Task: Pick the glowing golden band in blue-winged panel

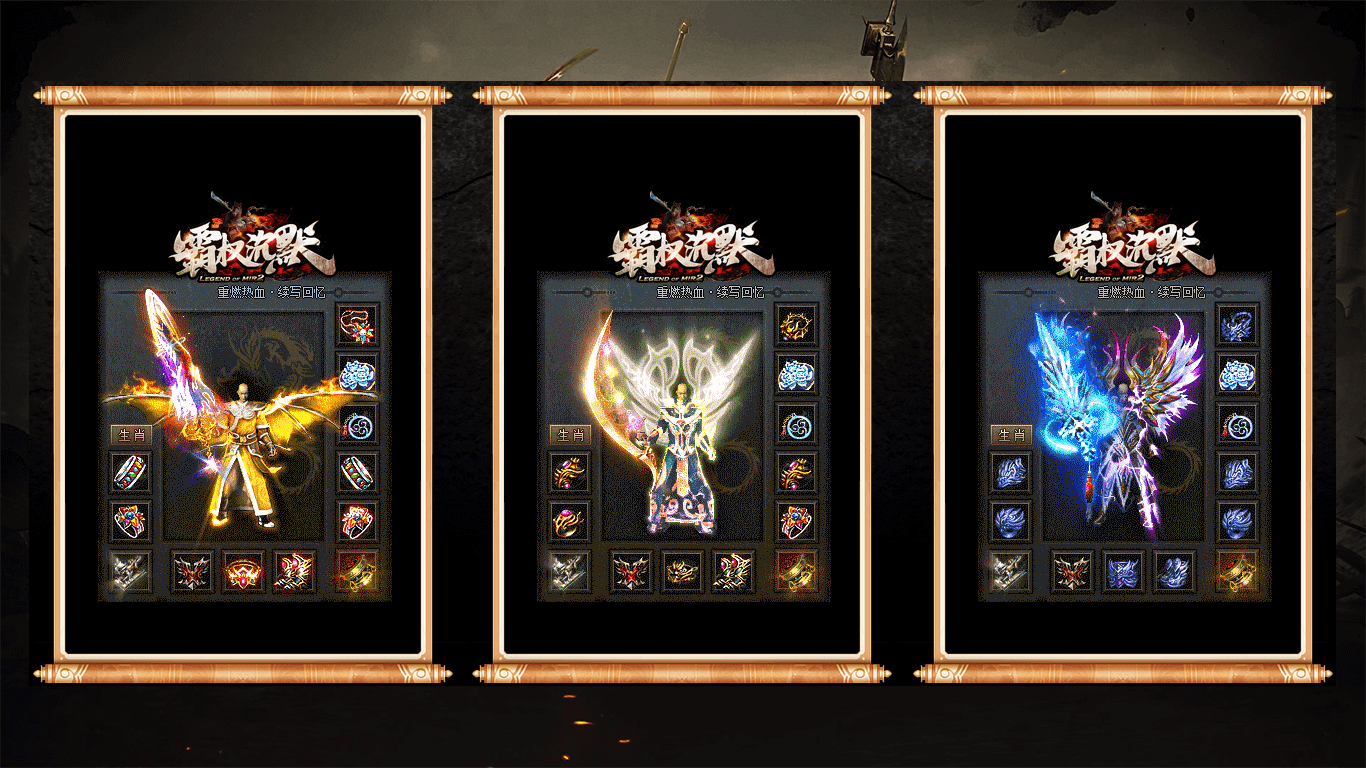Action: pos(1238,572)
